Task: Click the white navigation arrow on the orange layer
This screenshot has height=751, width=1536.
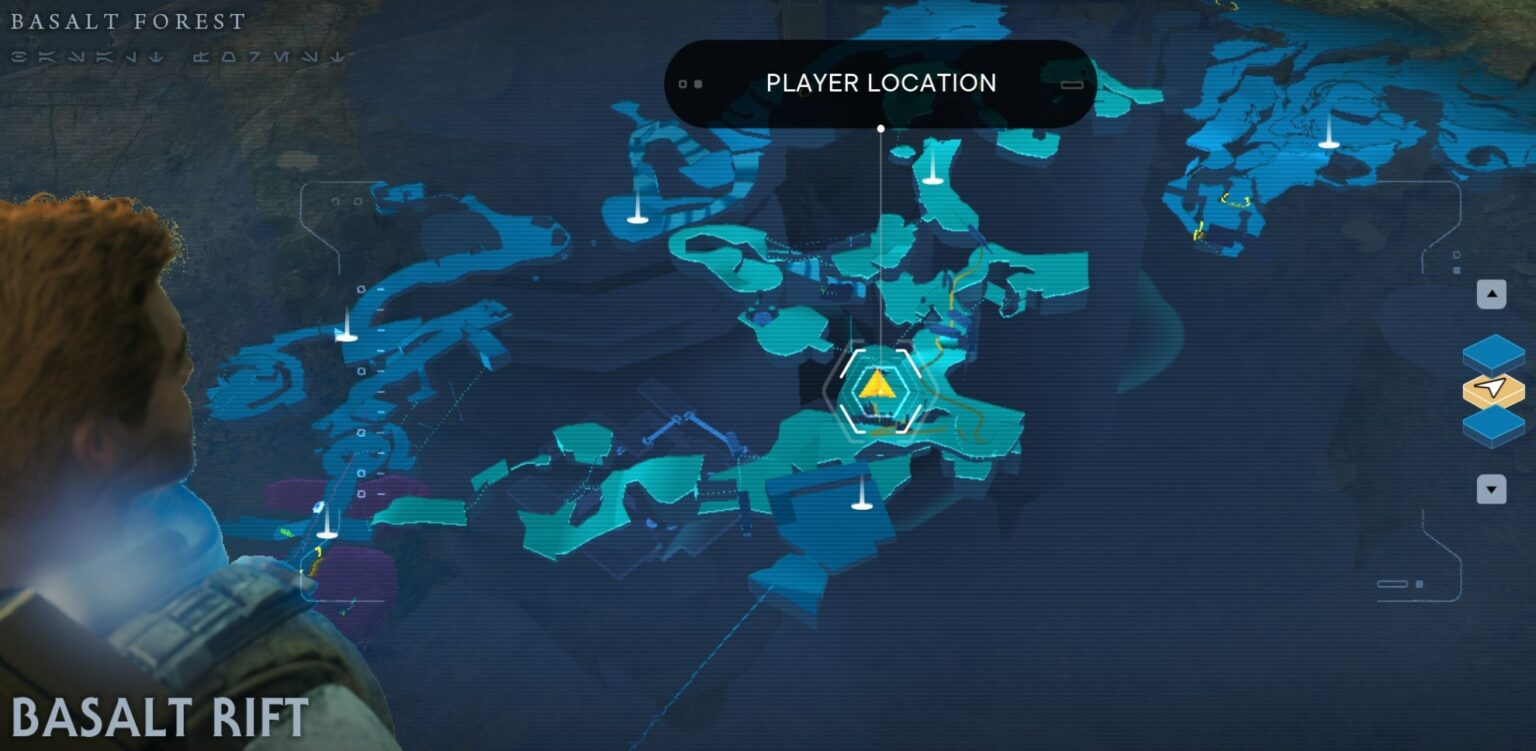Action: pyautogui.click(x=1490, y=388)
